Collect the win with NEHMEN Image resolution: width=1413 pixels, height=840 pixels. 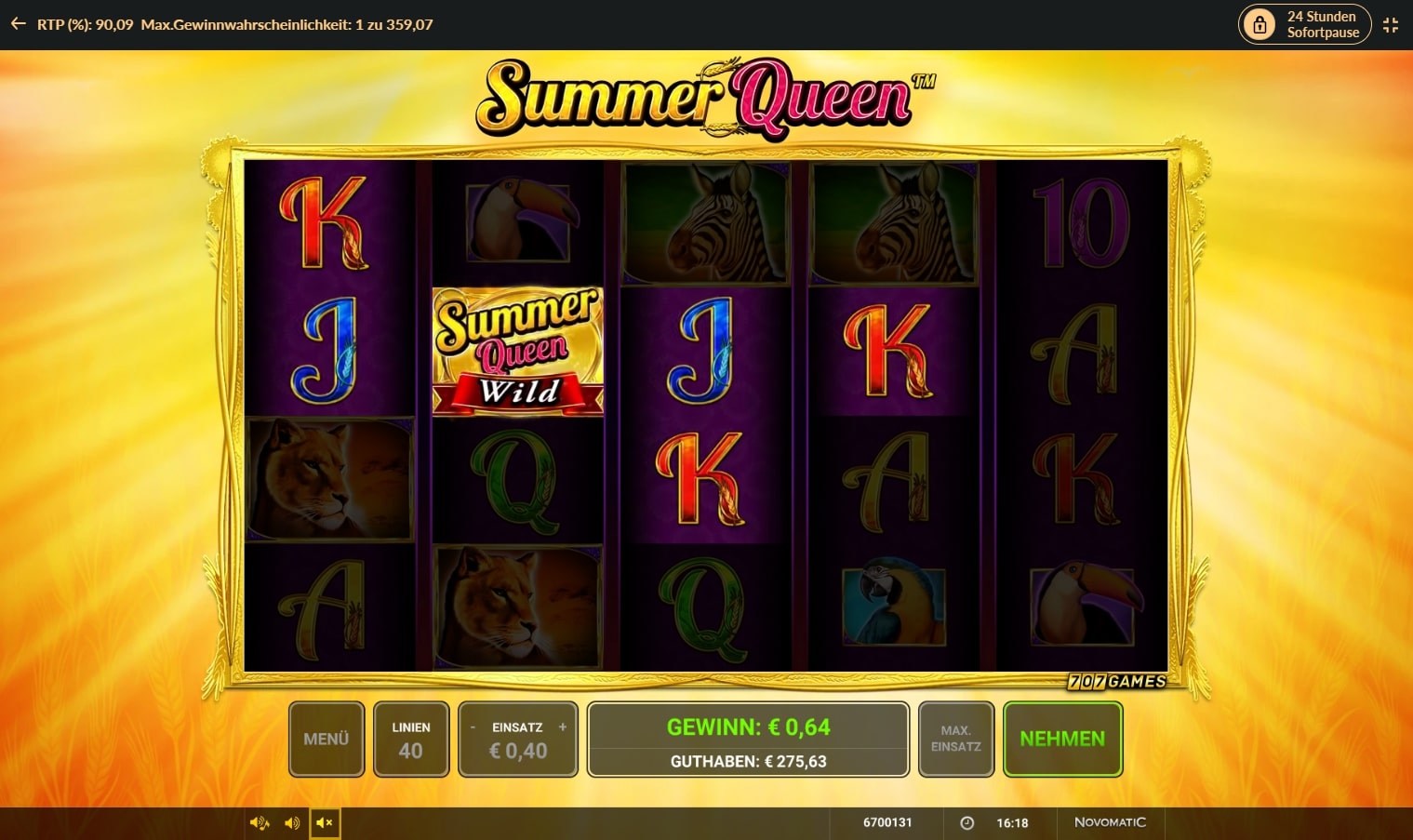(x=1062, y=739)
